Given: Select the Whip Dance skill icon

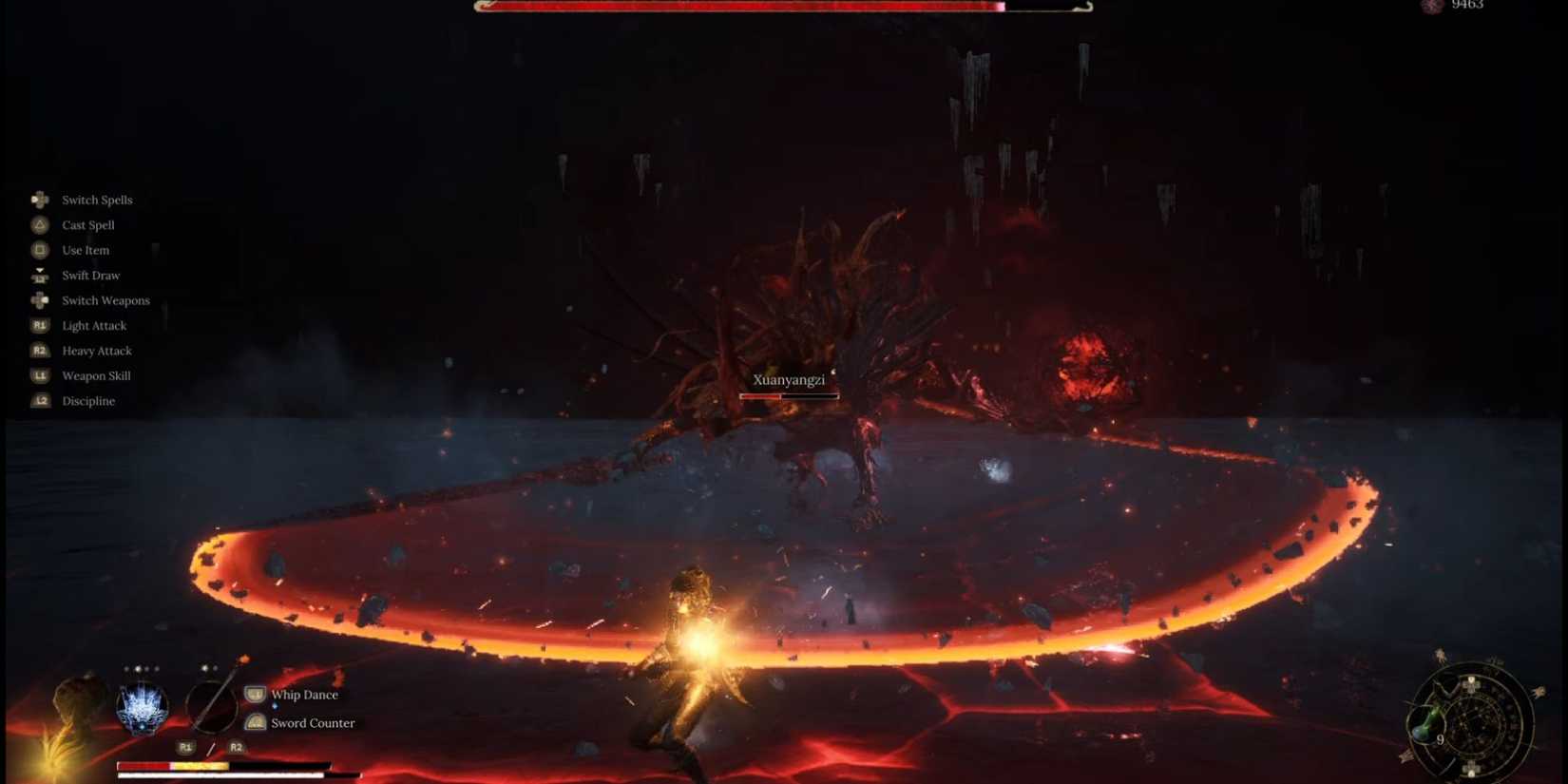Looking at the screenshot, I should tap(255, 695).
